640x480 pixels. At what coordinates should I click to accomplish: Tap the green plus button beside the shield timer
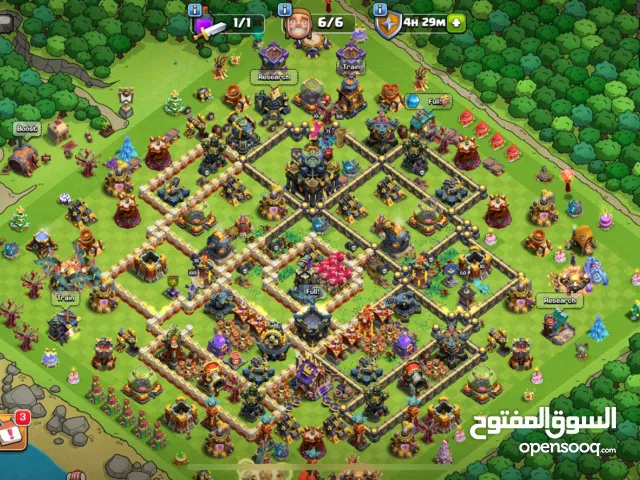[x=457, y=21]
